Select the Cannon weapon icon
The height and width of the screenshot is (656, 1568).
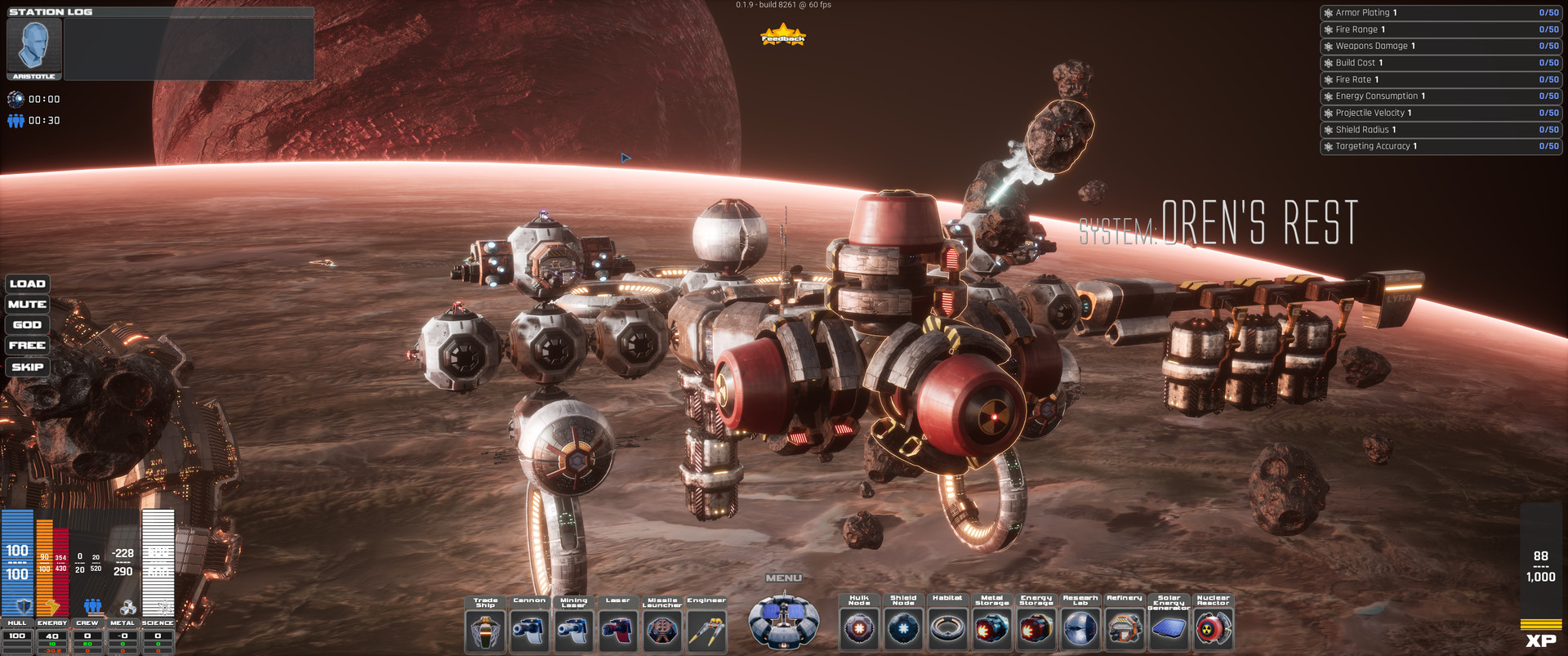click(x=529, y=627)
